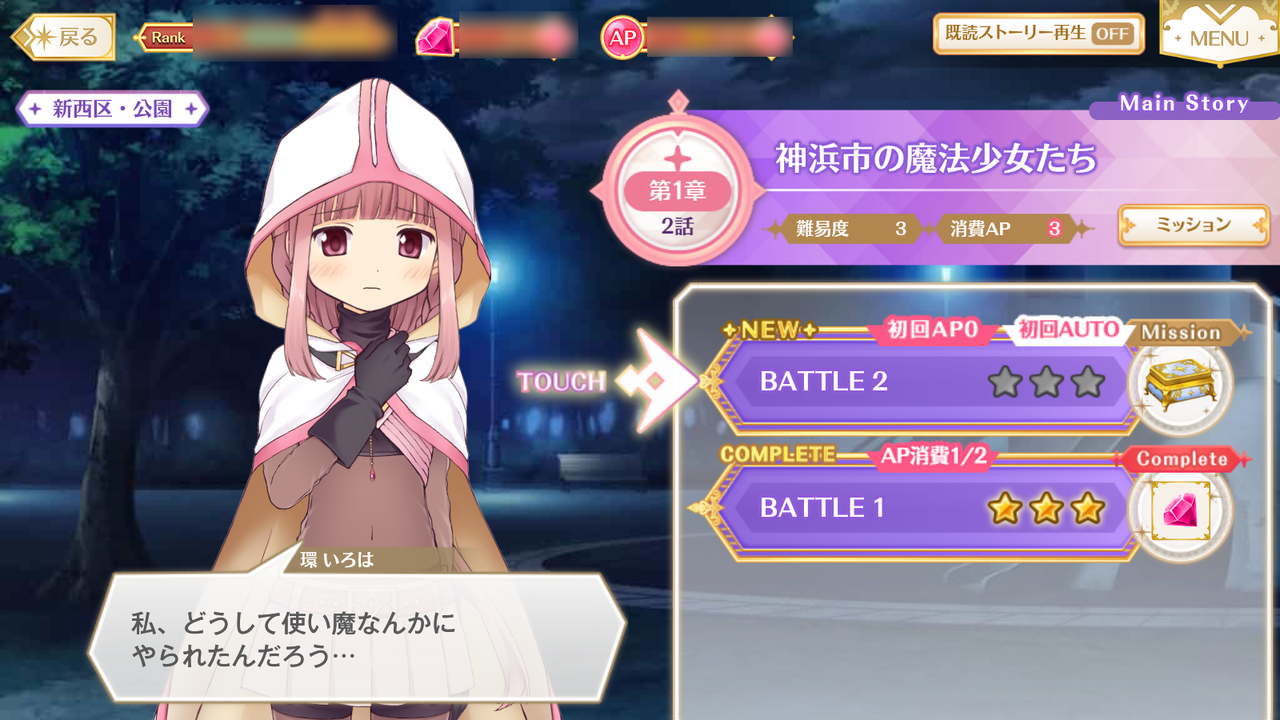Open the ミッション mission list

(1193, 226)
